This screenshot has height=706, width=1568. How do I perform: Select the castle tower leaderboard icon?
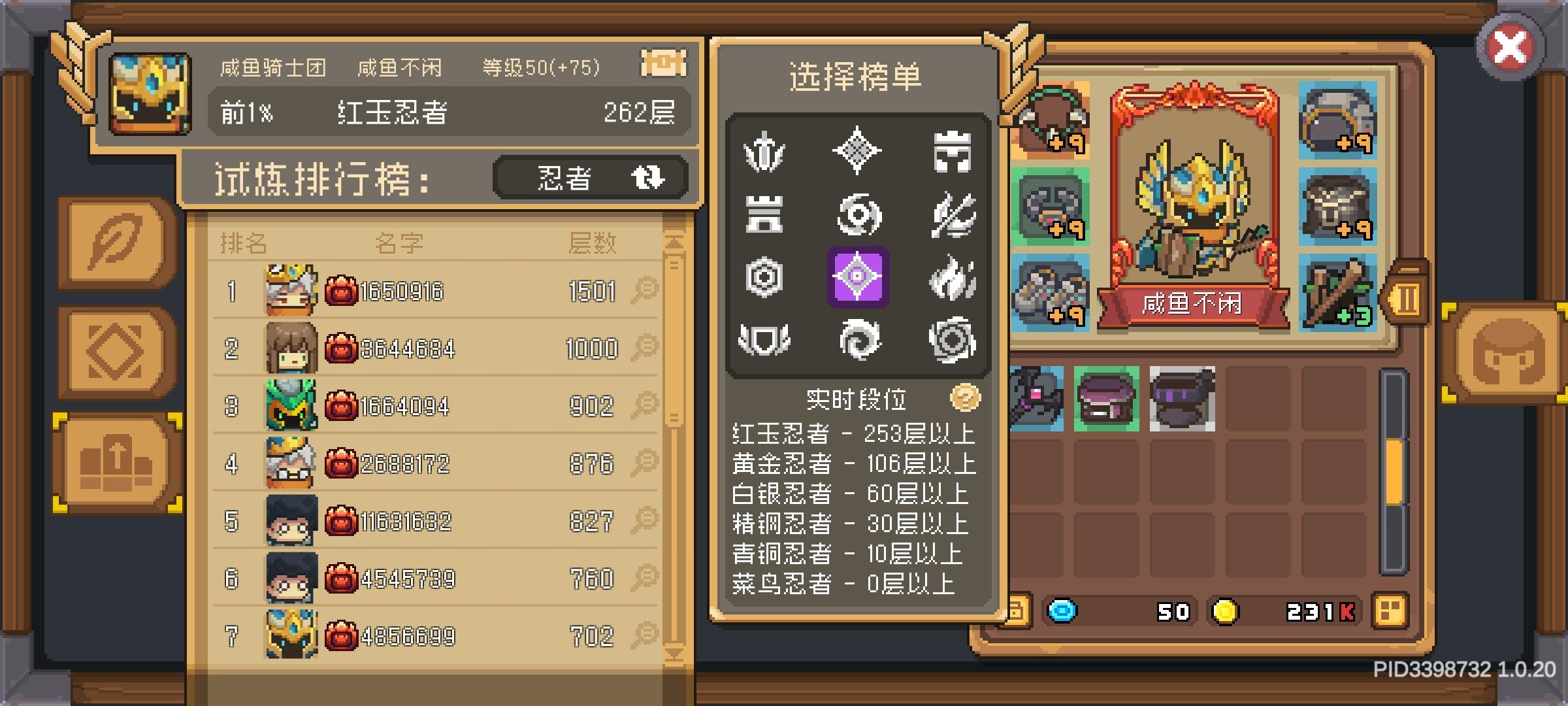(x=766, y=216)
